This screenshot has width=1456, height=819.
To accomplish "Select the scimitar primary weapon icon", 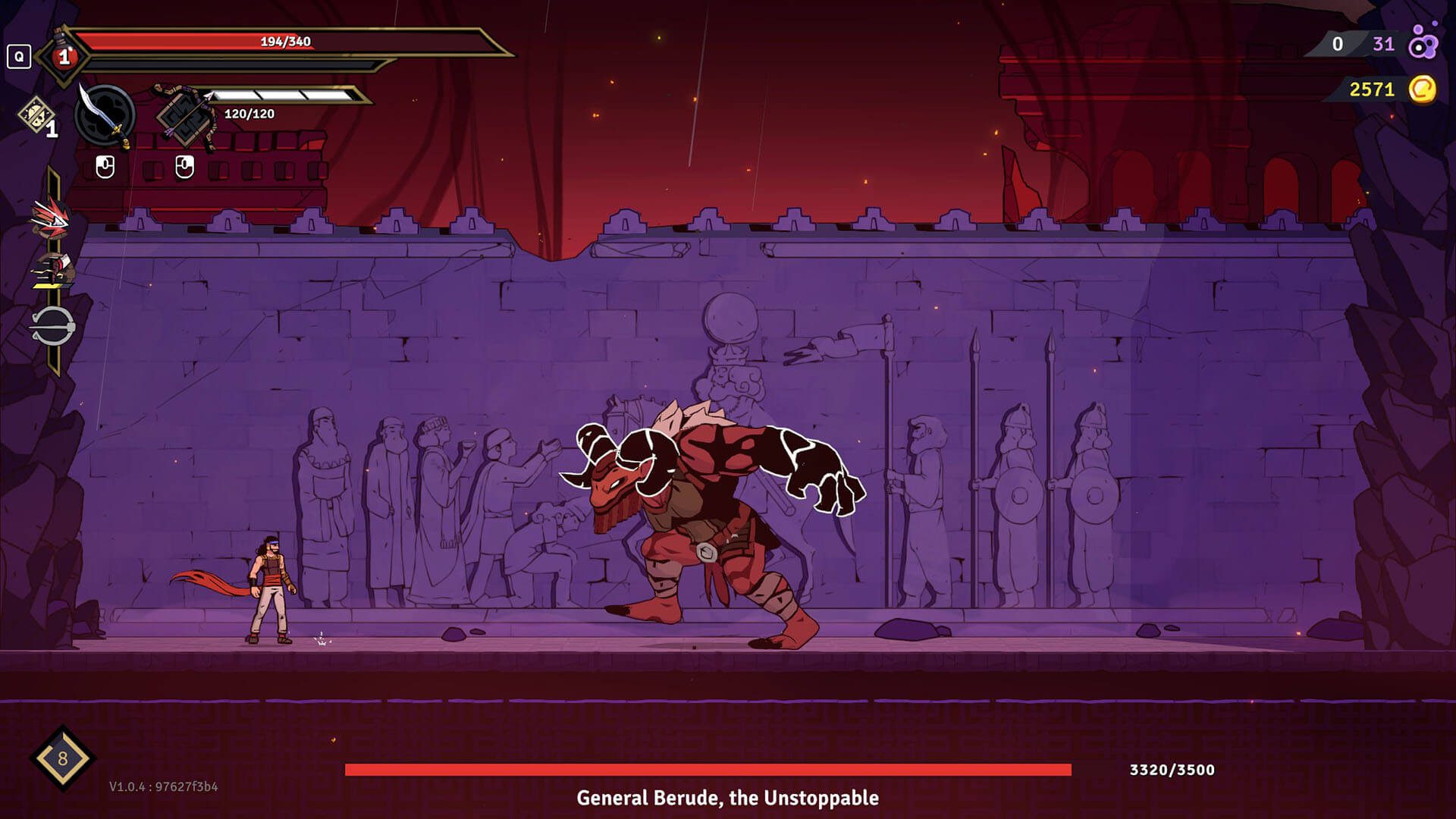I will (105, 115).
